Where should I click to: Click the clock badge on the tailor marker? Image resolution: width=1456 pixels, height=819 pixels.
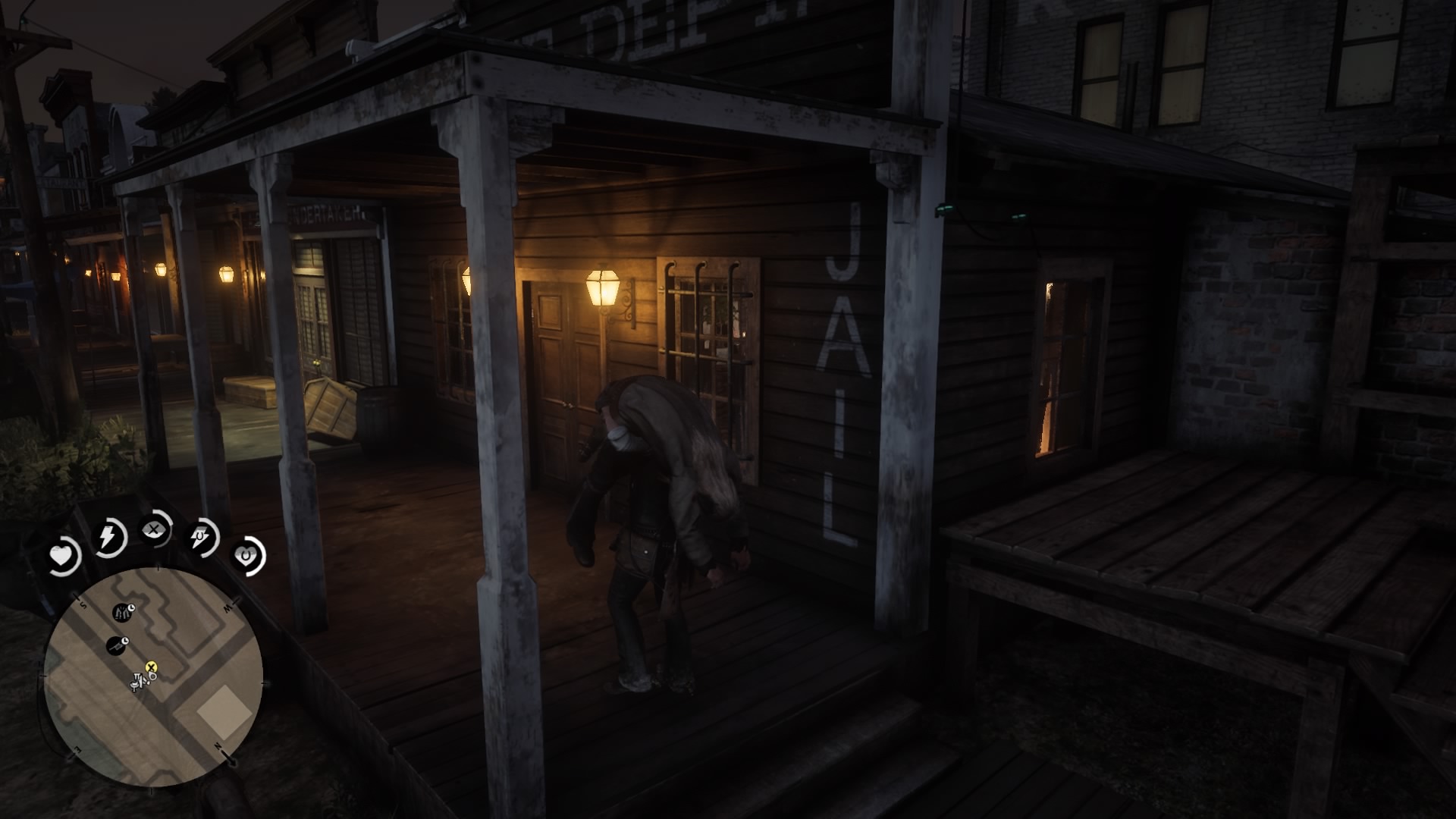(x=132, y=608)
